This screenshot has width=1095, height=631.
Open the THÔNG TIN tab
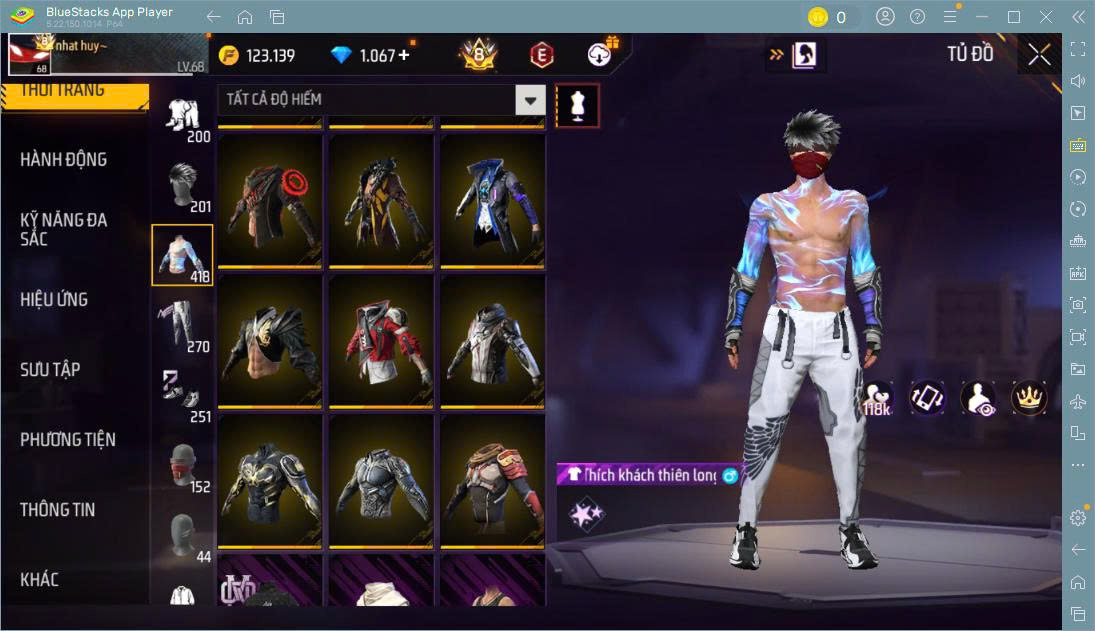(x=58, y=510)
